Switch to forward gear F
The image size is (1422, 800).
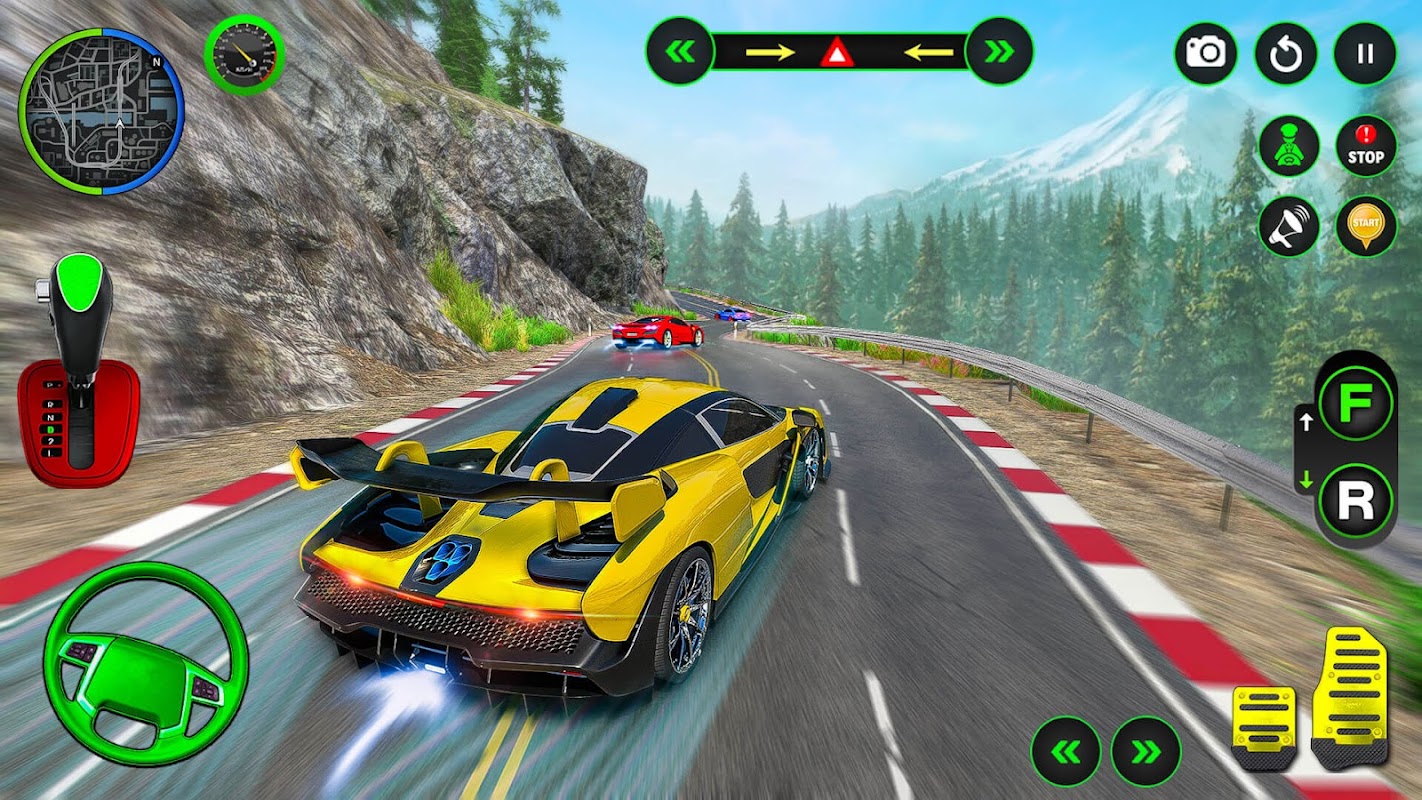click(1355, 405)
